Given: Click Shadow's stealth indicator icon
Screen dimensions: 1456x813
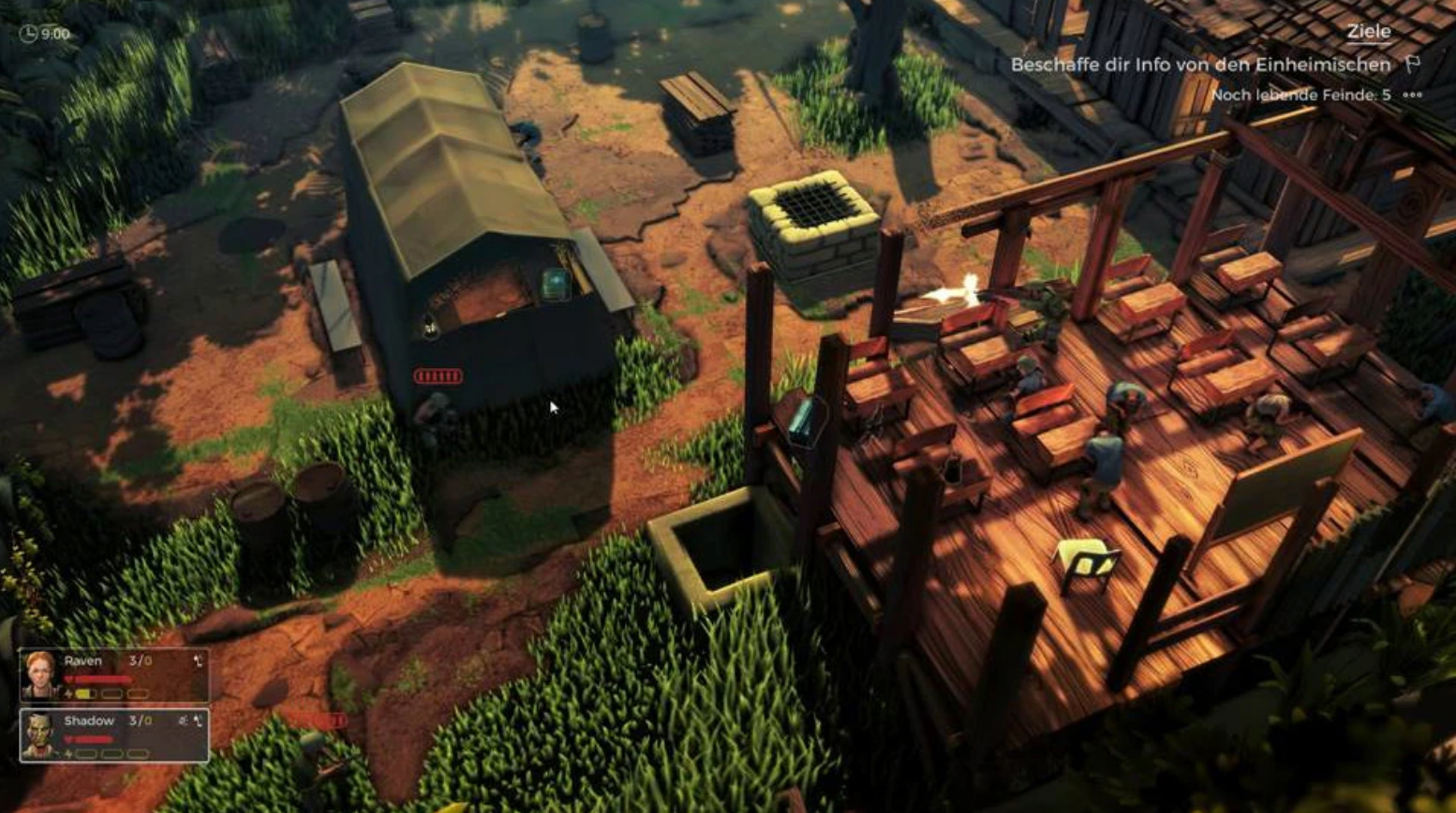Looking at the screenshot, I should [x=184, y=720].
